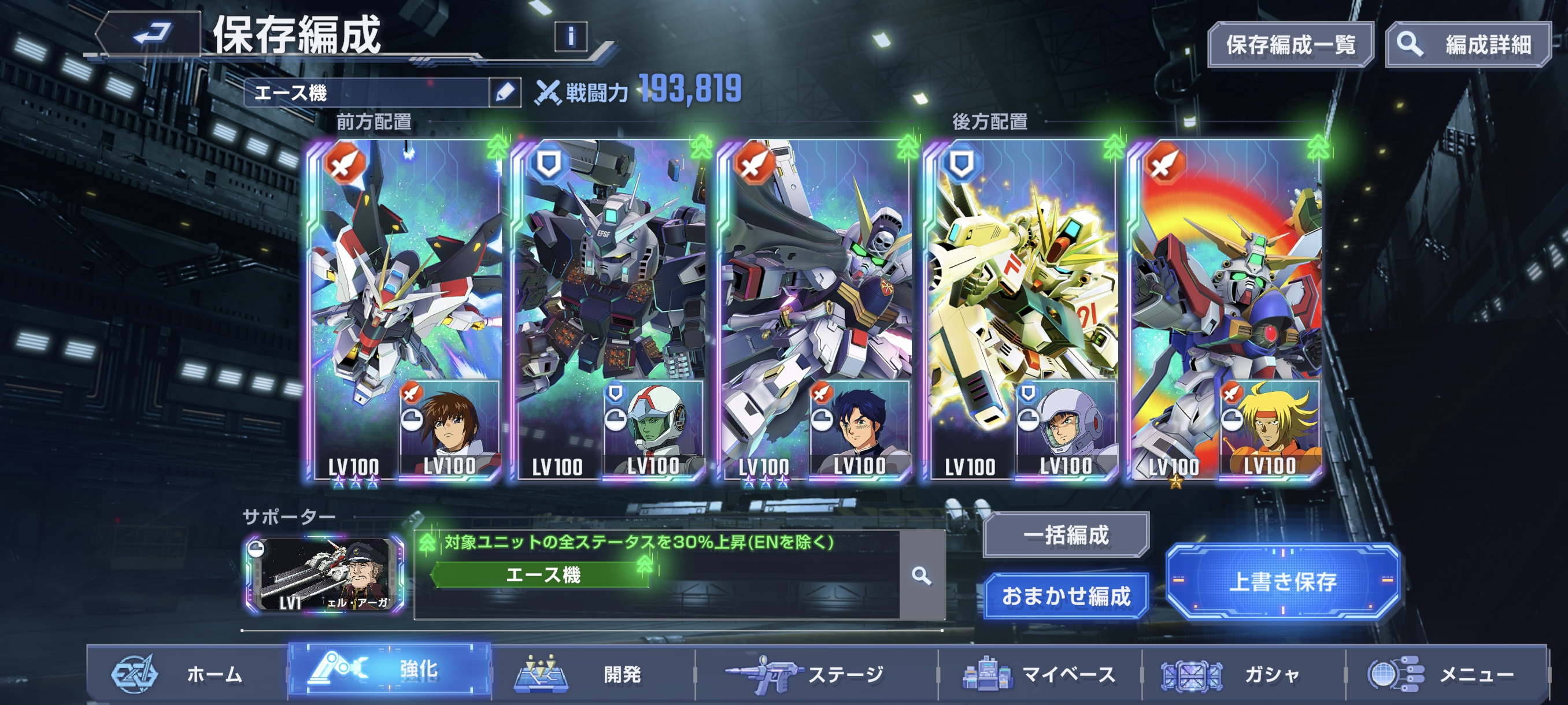Open the supporter エル・アーガ slot
Viewport: 1568px width, 705px height.
point(324,575)
